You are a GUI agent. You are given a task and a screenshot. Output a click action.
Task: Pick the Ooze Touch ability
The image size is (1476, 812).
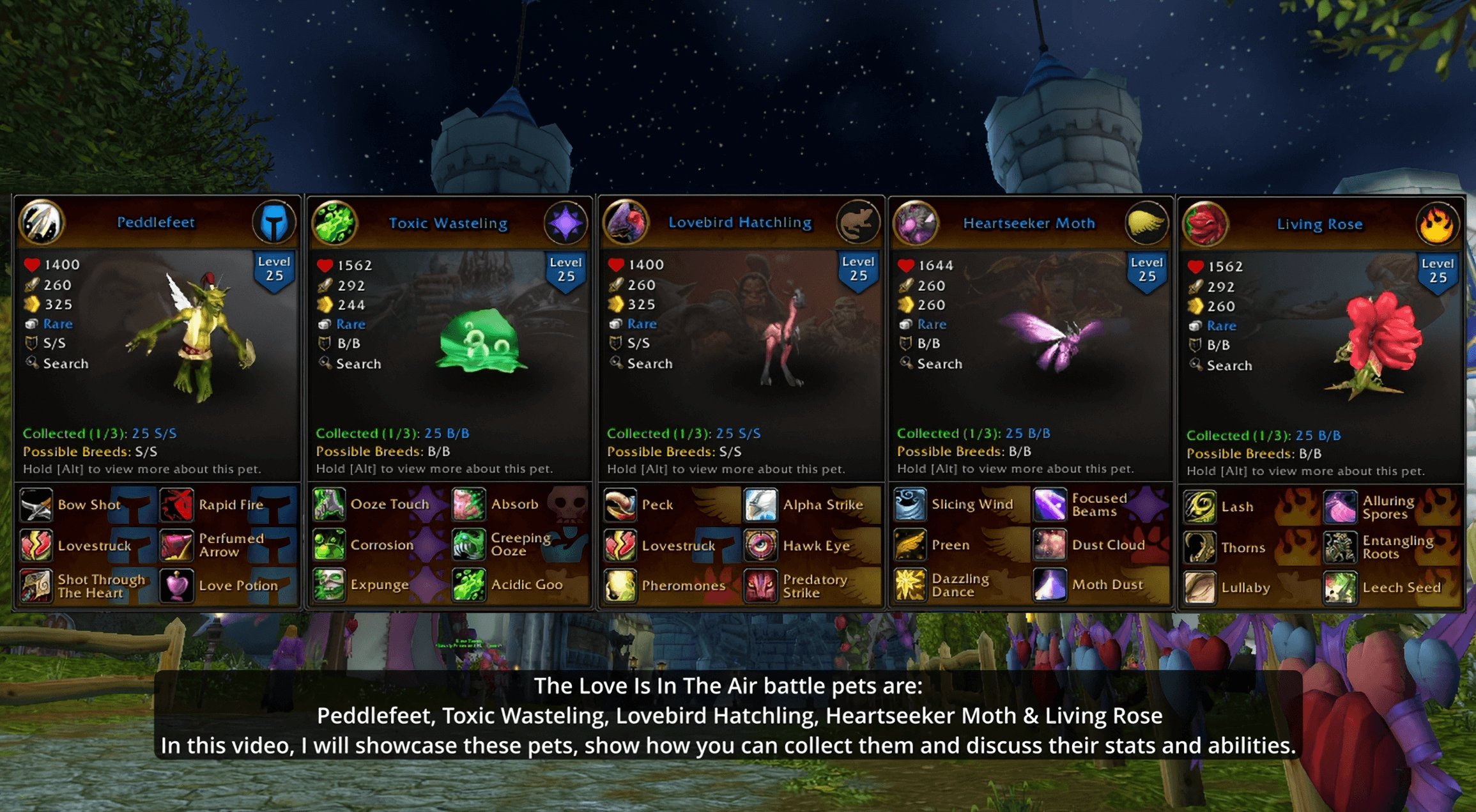329,504
